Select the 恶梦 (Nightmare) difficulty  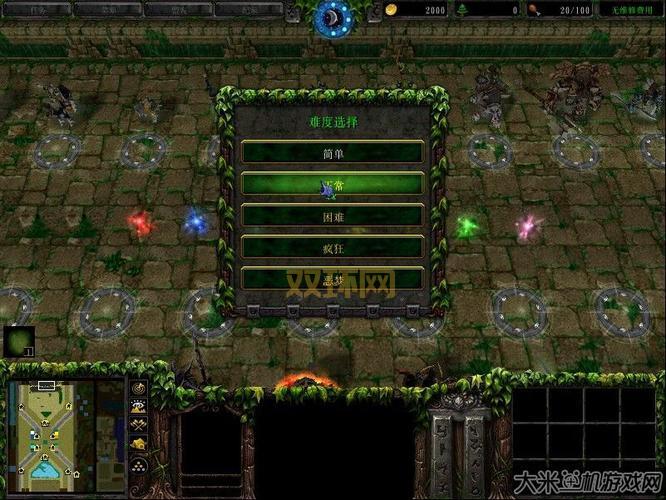332,277
